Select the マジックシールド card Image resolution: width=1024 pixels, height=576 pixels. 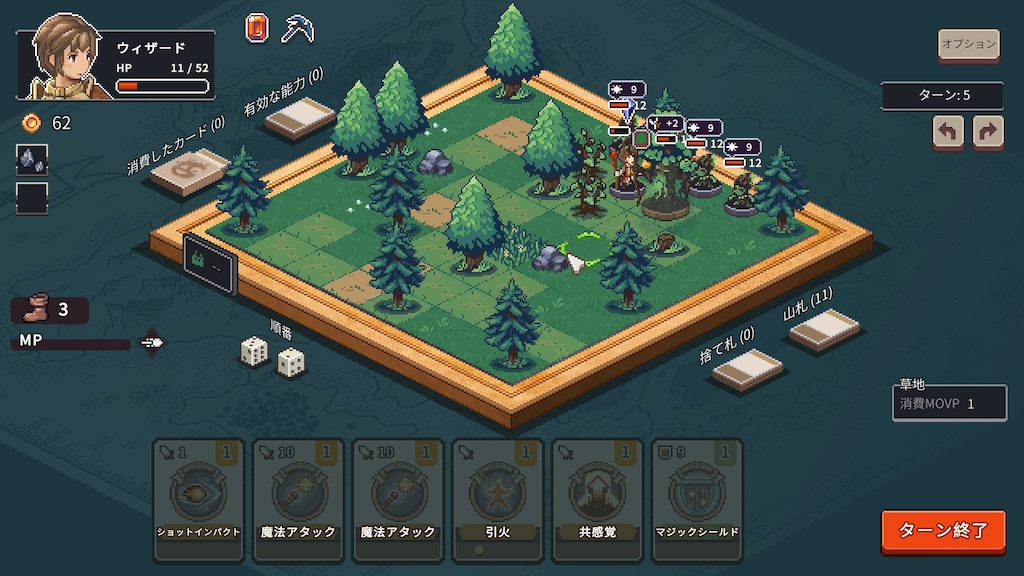(x=697, y=497)
